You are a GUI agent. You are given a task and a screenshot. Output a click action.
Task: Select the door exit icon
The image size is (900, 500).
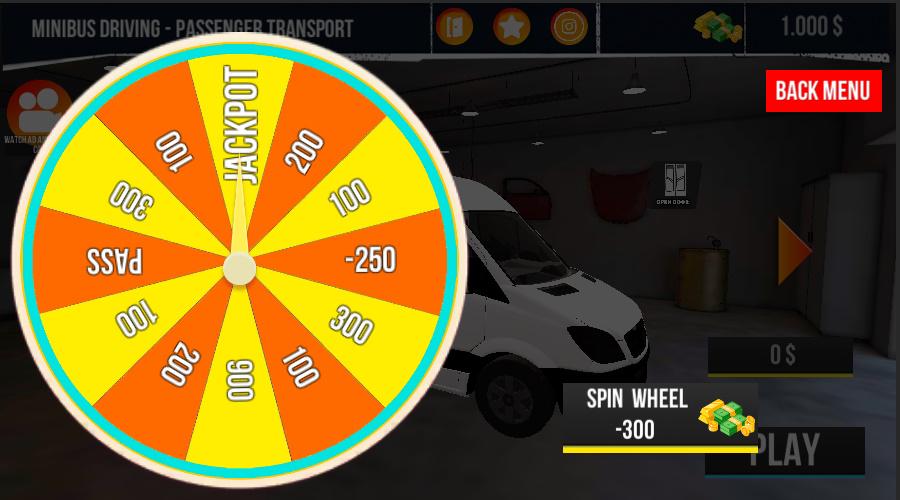coord(454,27)
